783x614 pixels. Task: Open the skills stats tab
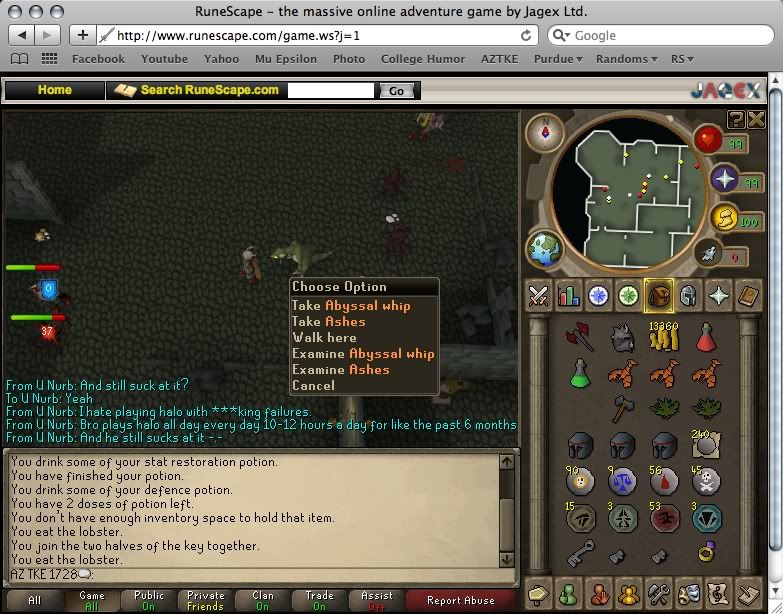coord(570,295)
